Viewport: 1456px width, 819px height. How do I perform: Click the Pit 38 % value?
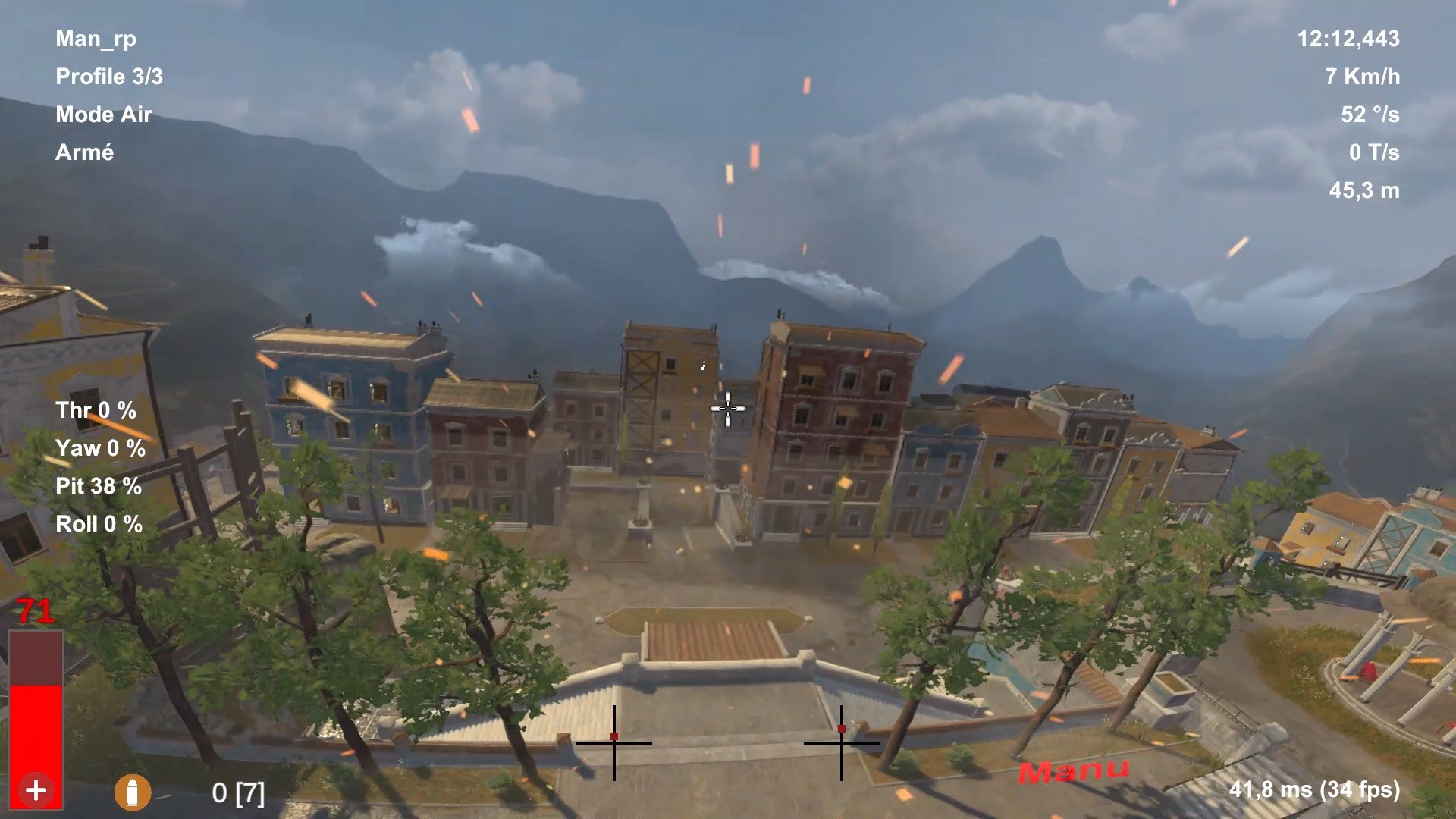click(x=98, y=486)
